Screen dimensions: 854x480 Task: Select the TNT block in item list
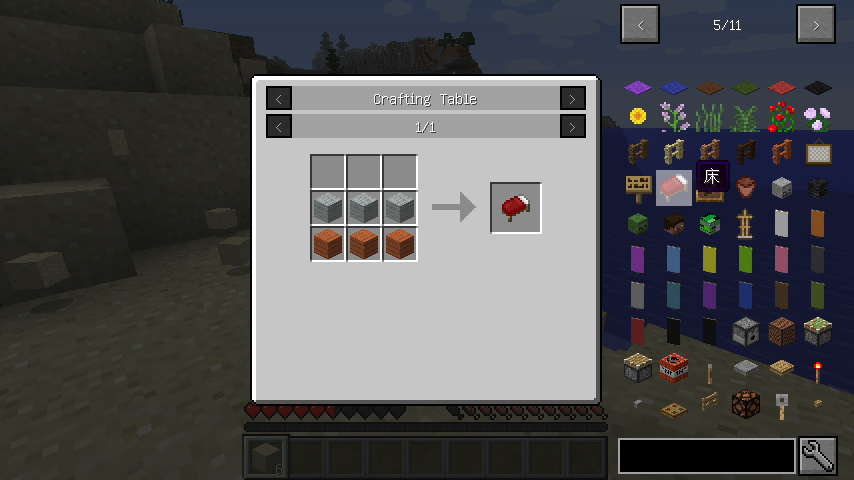pos(674,366)
